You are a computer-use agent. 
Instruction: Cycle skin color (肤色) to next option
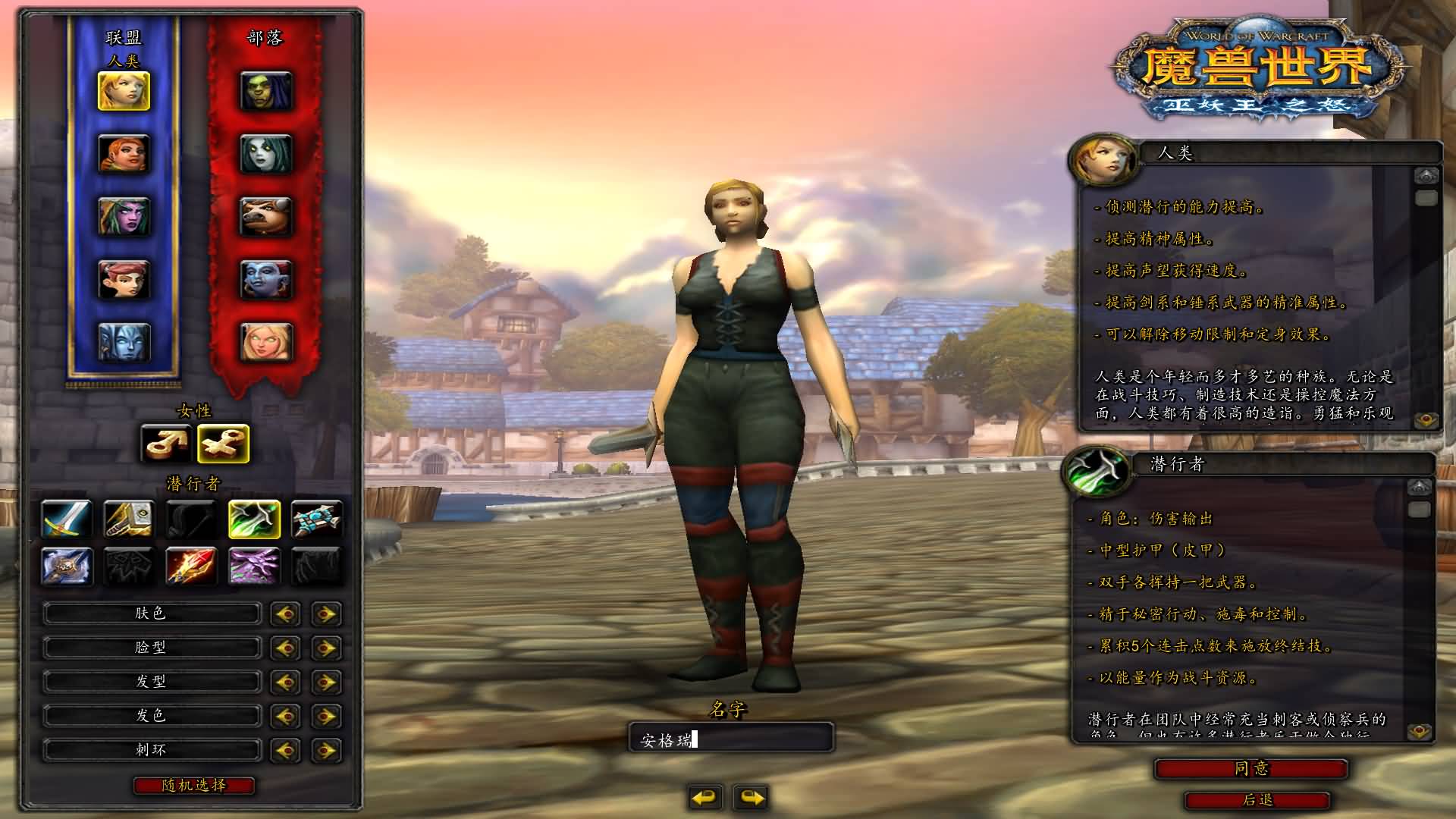pos(326,613)
